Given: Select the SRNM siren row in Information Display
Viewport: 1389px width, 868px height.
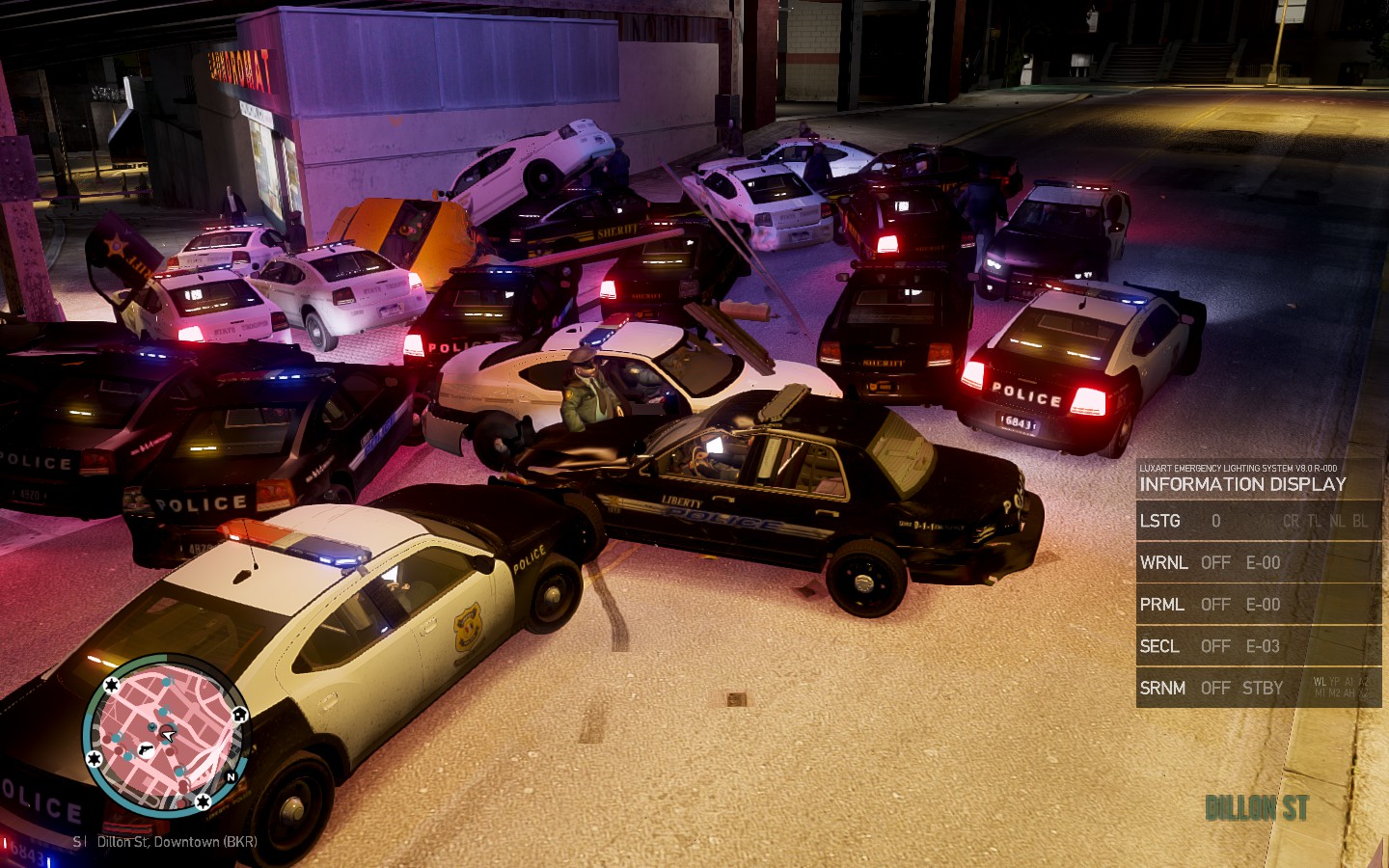Looking at the screenshot, I should pos(1258,688).
